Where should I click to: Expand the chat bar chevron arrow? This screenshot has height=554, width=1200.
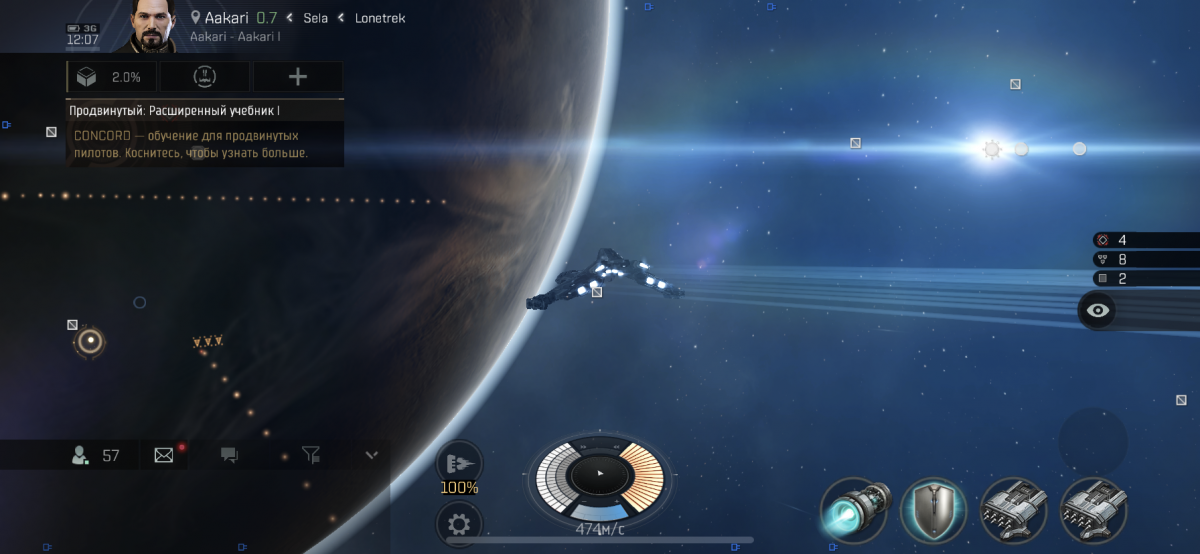(372, 456)
